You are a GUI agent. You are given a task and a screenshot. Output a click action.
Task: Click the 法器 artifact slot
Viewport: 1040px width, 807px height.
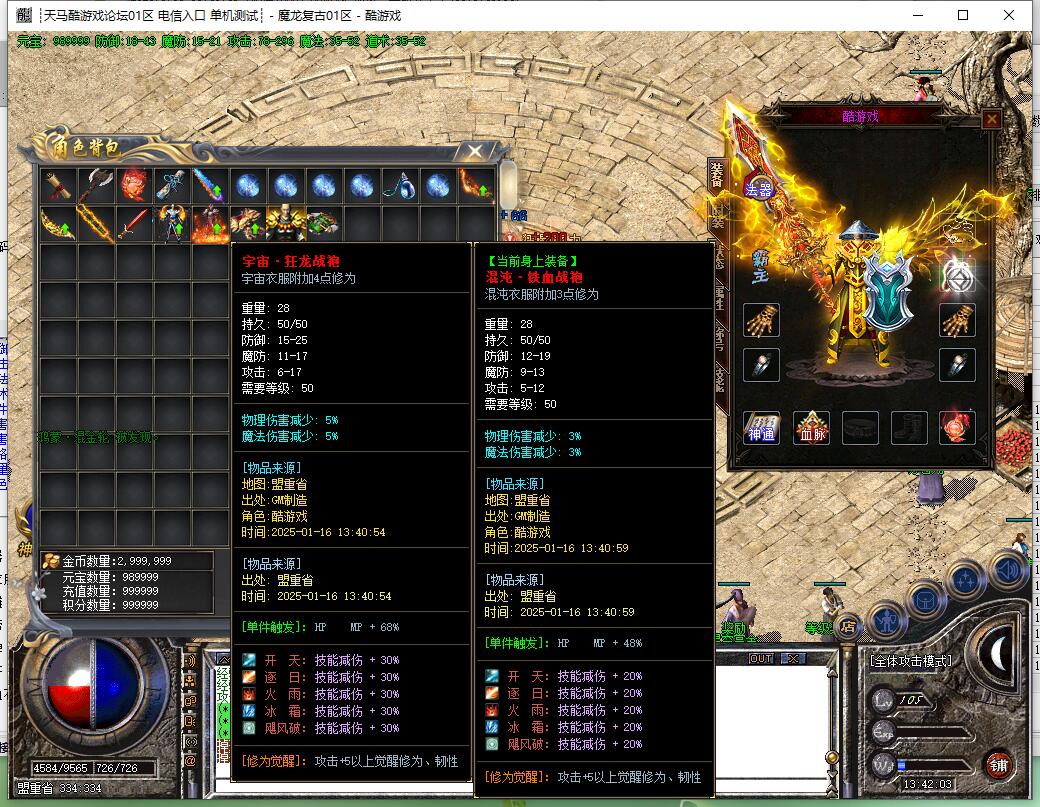pos(759,187)
